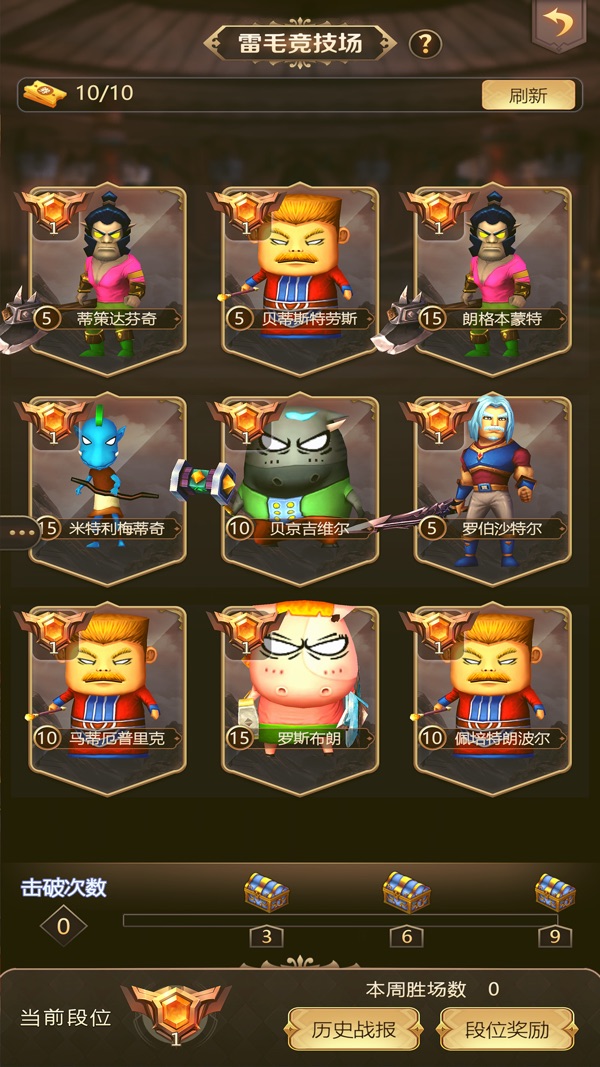This screenshot has height=1067, width=600.
Task: Tap the treasure chest for 6 defeats
Action: pyautogui.click(x=407, y=893)
